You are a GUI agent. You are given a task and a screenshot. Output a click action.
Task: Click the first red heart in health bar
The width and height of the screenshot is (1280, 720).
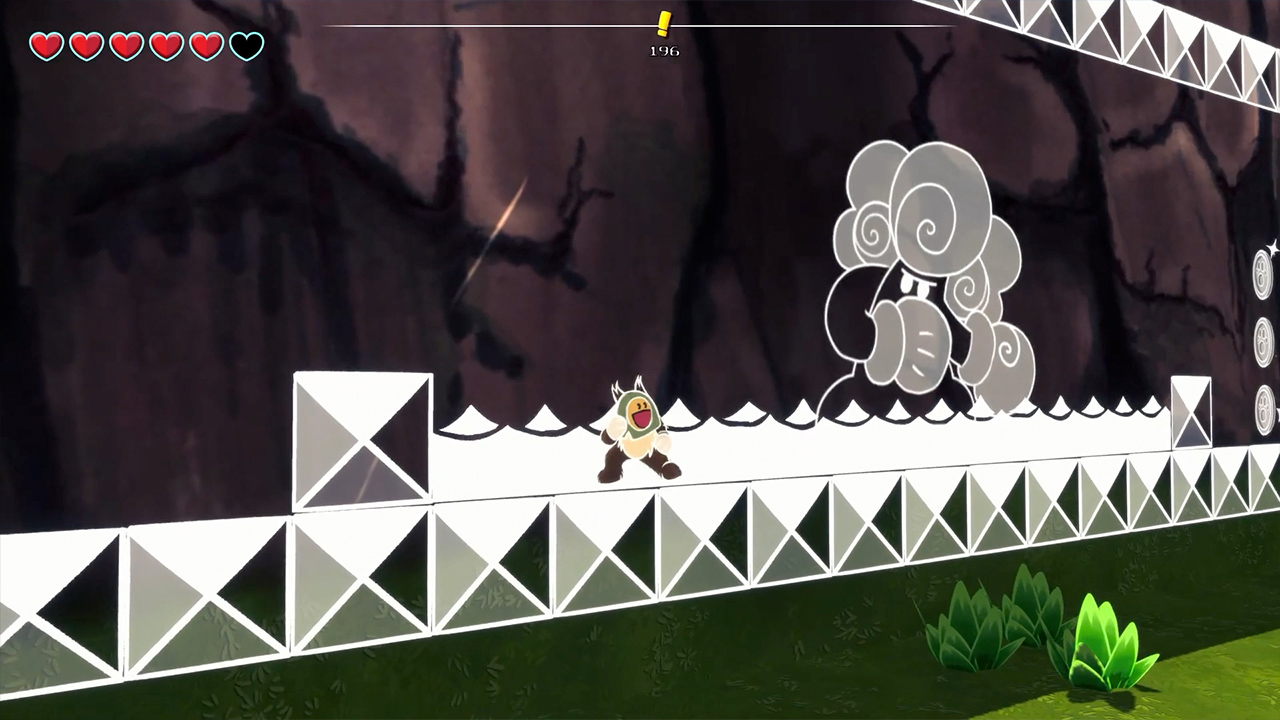click(x=45, y=45)
